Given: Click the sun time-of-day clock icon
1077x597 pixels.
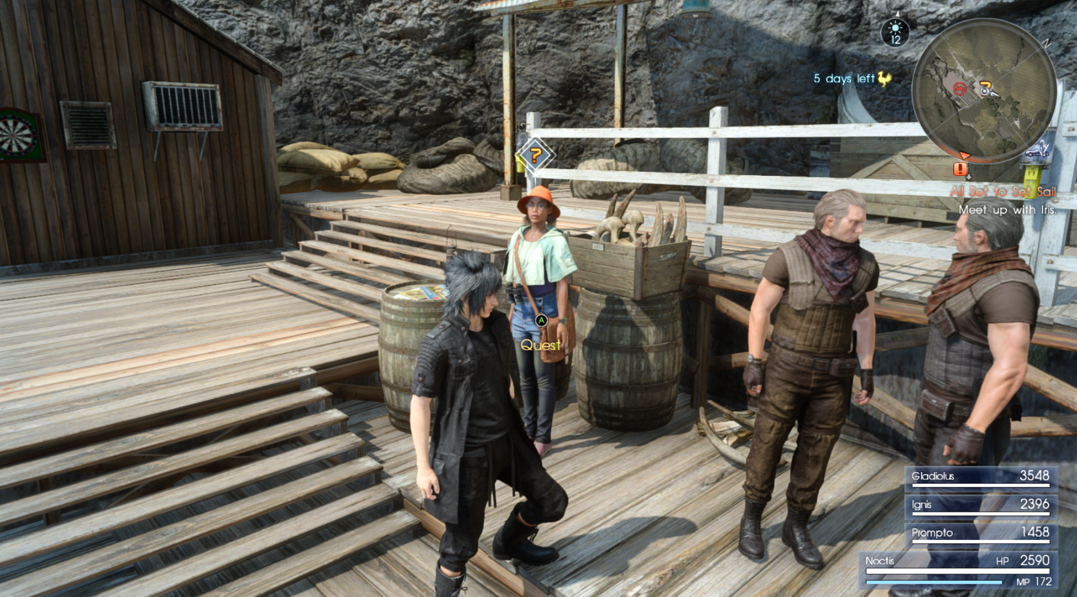Looking at the screenshot, I should coord(895,32).
